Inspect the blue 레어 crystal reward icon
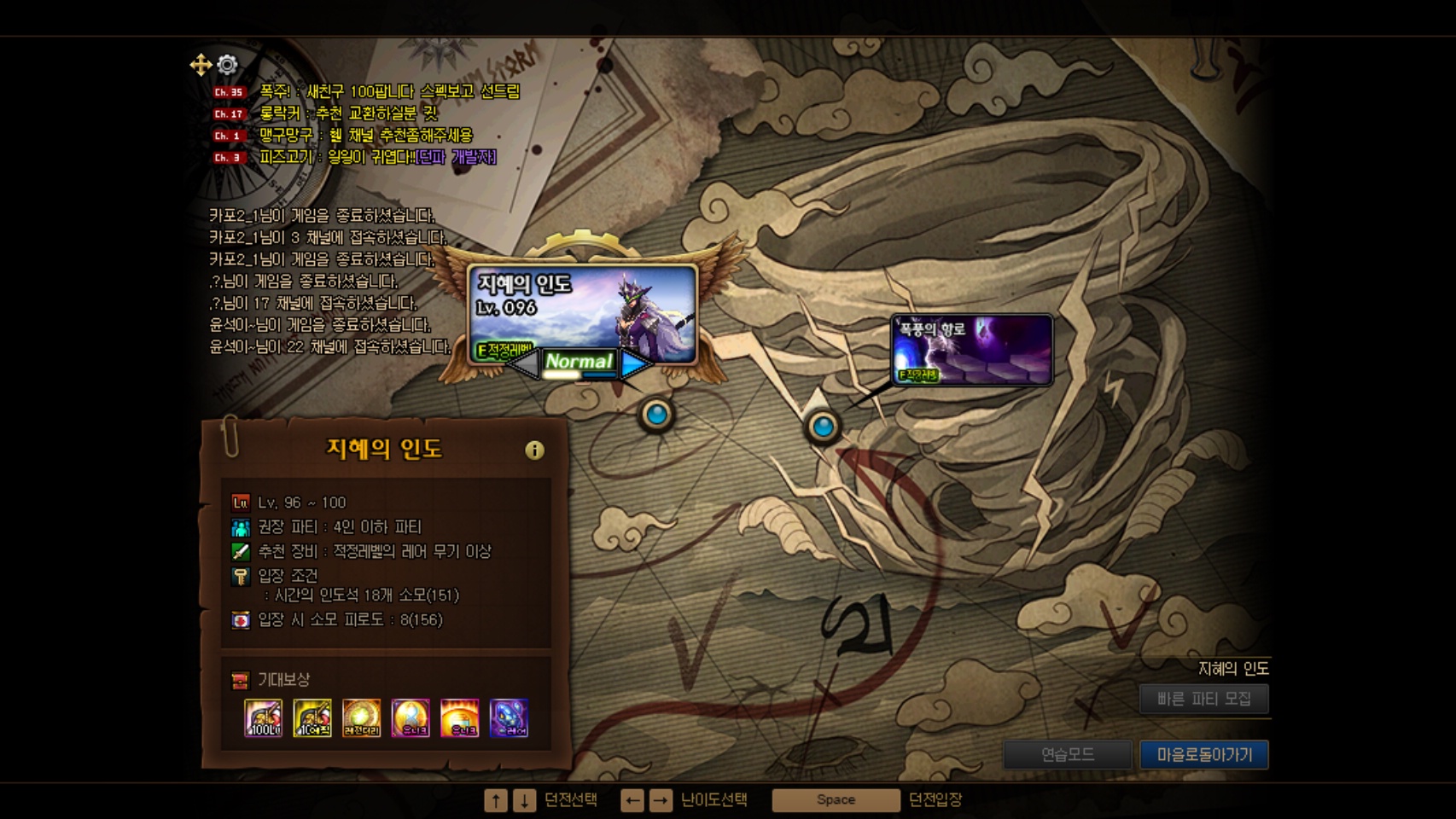This screenshot has width=1456, height=819. pos(509,718)
